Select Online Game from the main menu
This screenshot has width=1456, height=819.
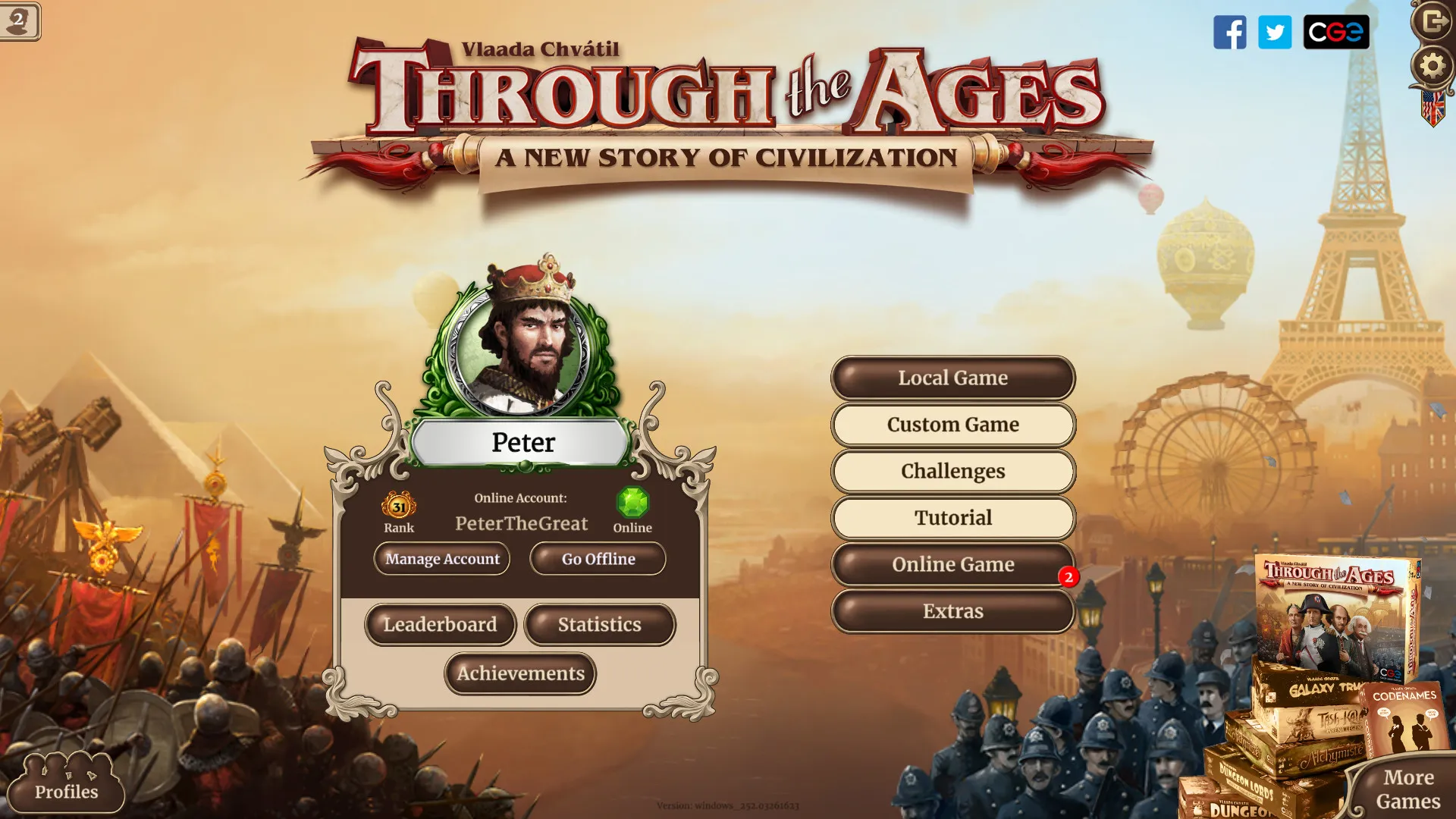(952, 564)
